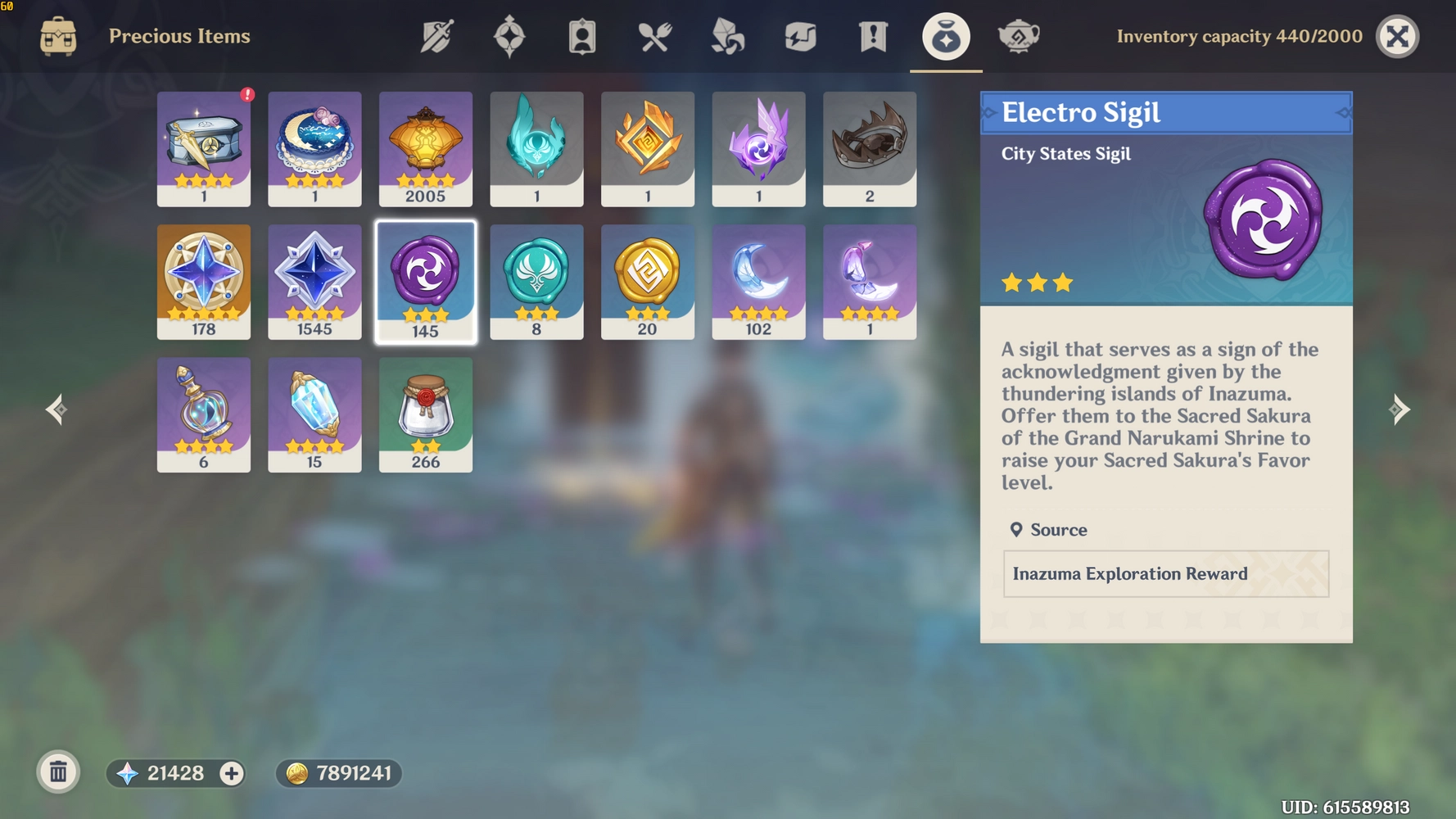Click the trash deletion icon
1456x819 pixels.
[57, 771]
